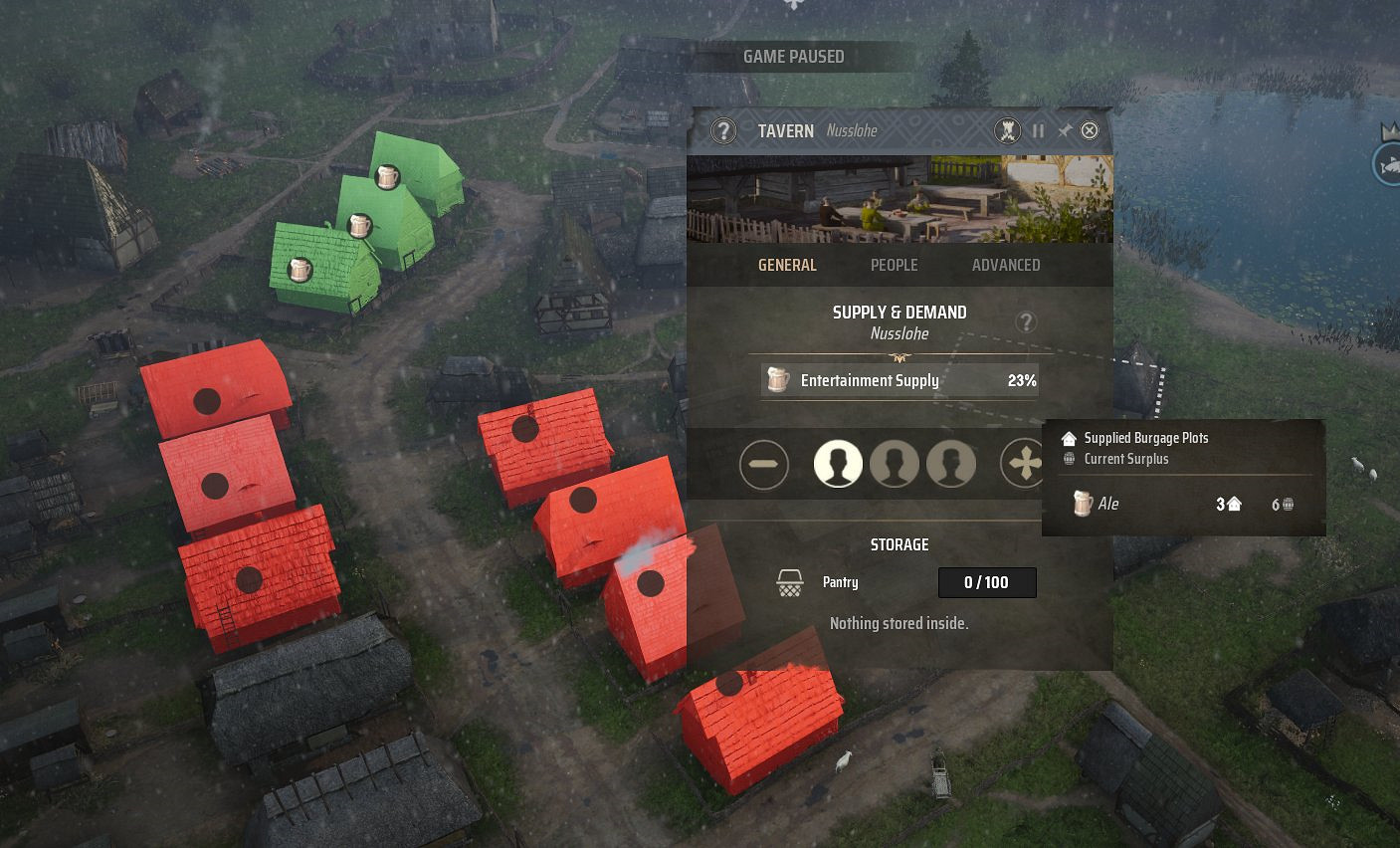The height and width of the screenshot is (848, 1400).
Task: Add a worker with the plus button
Action: tap(1024, 464)
